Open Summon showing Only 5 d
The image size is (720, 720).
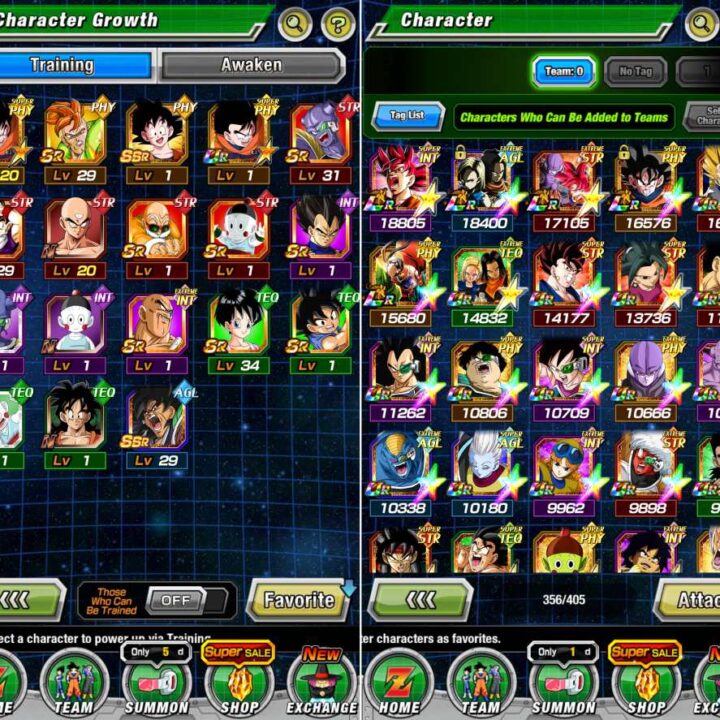tap(156, 680)
